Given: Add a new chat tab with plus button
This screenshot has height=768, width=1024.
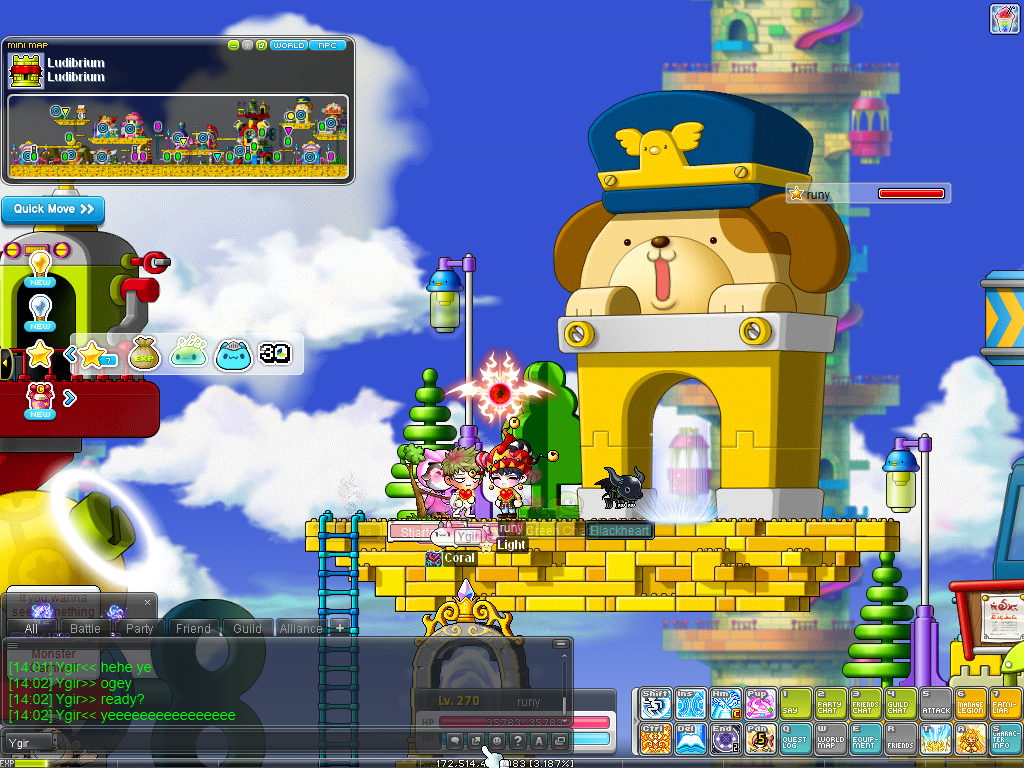Looking at the screenshot, I should coord(340,628).
